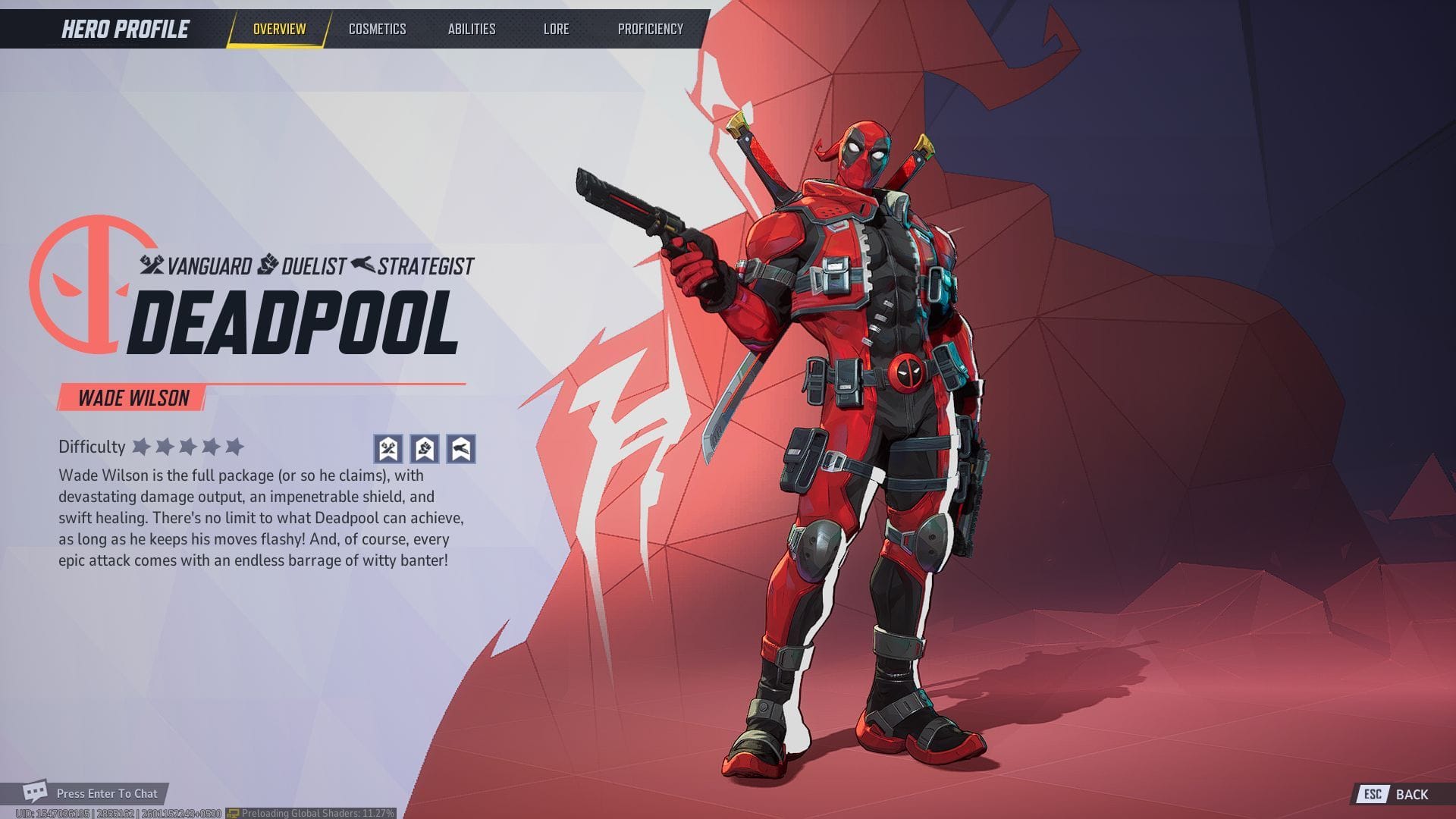Open the Proficiency tab
The image size is (1456, 819).
point(651,29)
